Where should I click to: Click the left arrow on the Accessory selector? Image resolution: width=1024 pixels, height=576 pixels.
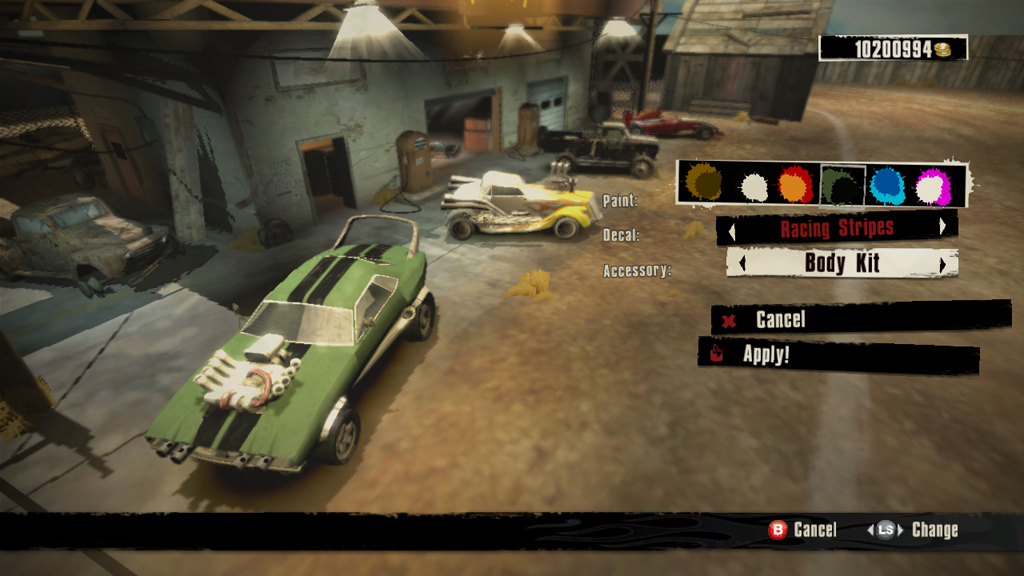click(x=741, y=264)
